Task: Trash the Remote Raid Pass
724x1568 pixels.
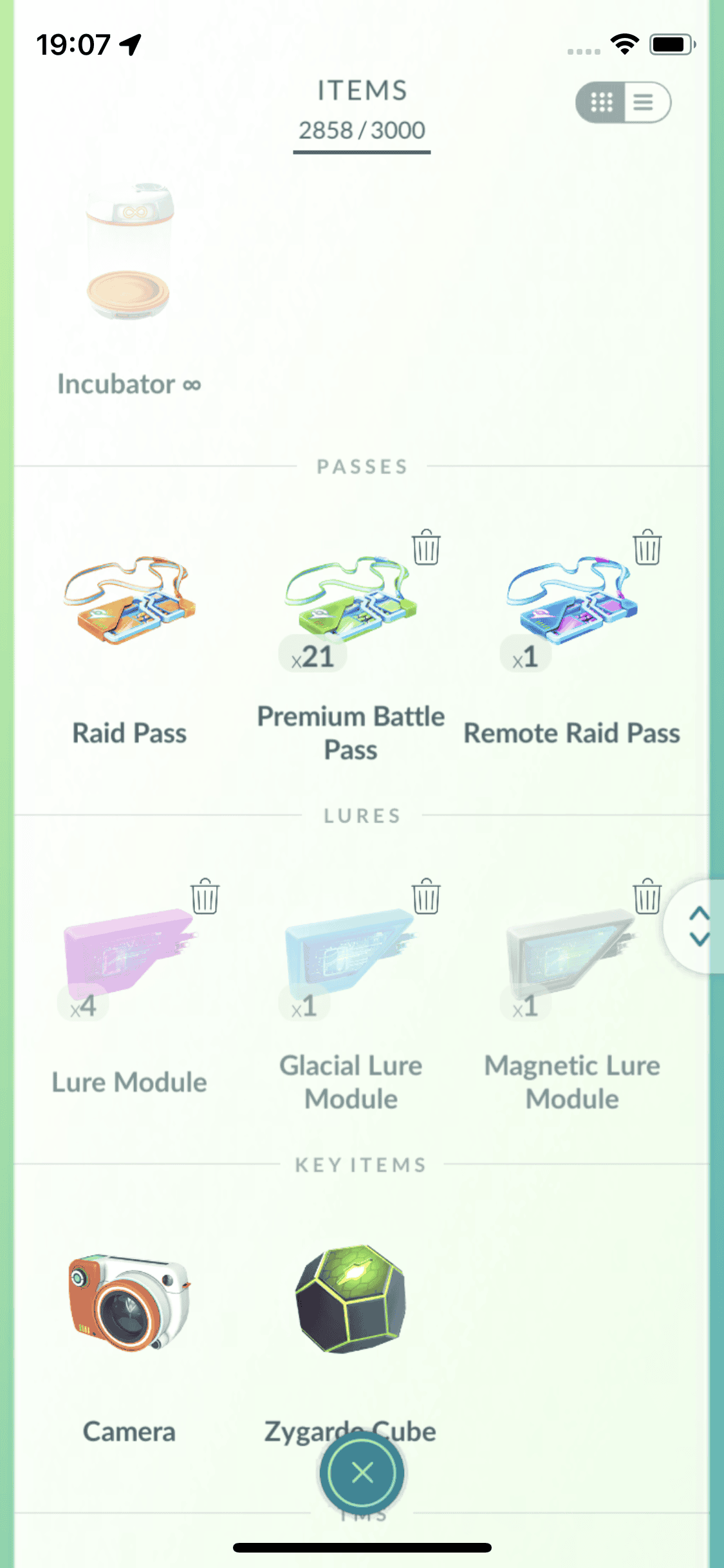Action: pyautogui.click(x=647, y=548)
